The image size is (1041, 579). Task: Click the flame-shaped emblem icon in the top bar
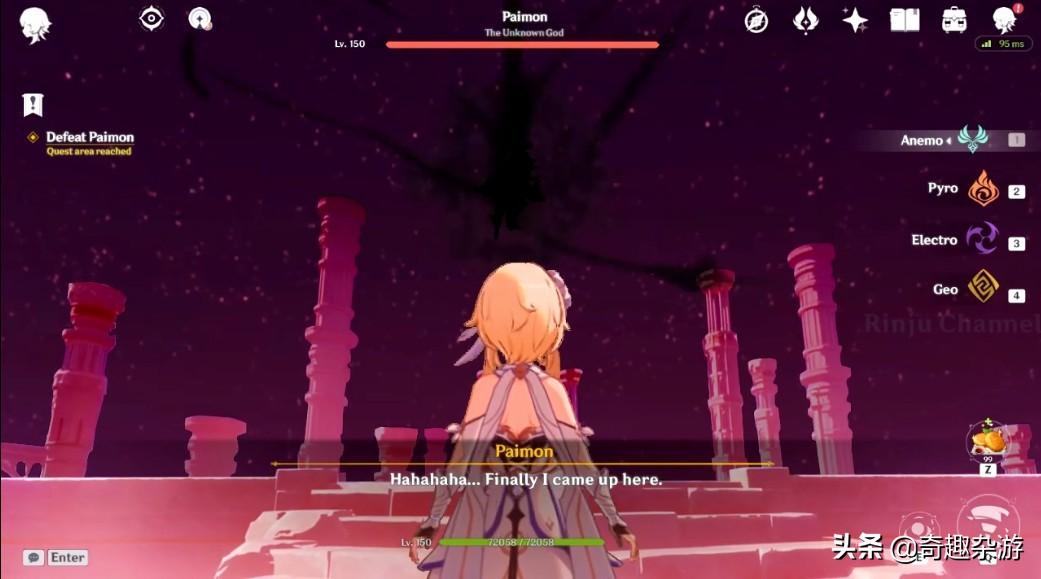[x=805, y=20]
